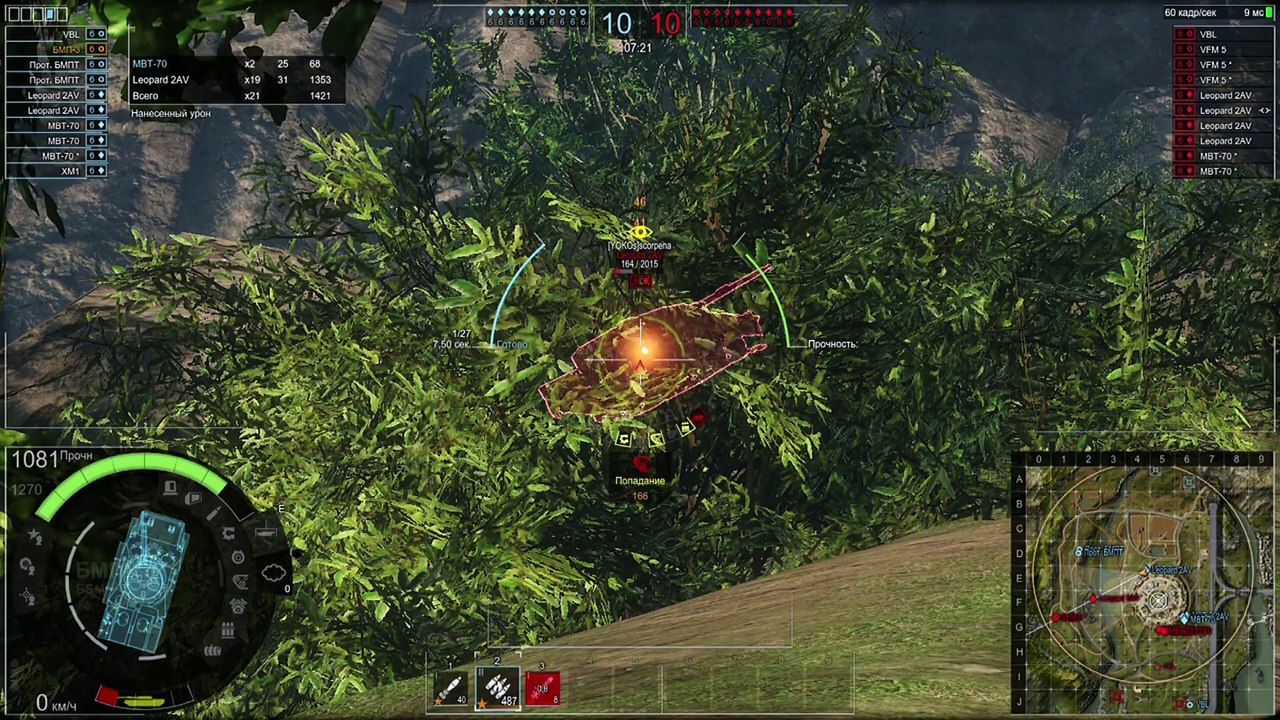Click the blue tank damage diagram

click(149, 578)
